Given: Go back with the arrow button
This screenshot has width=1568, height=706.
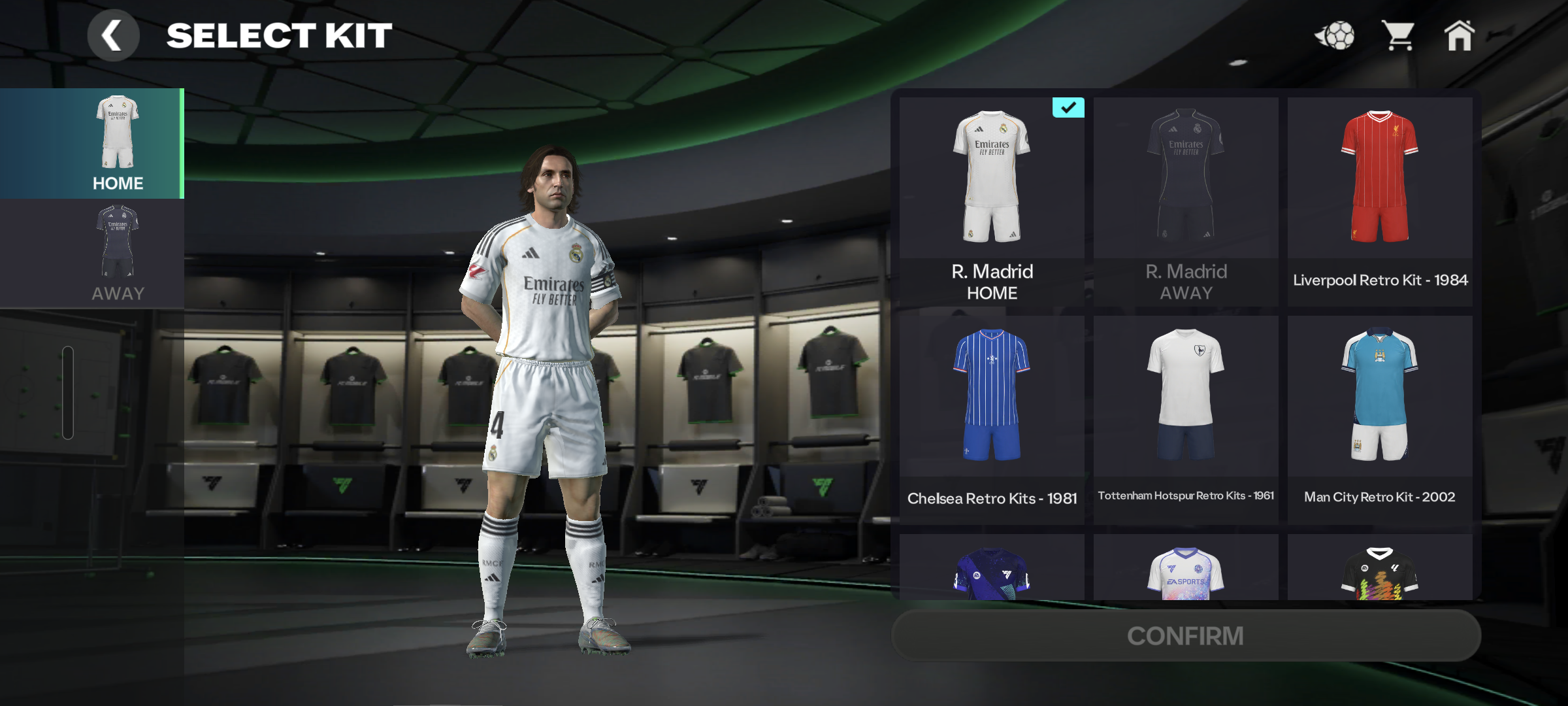Looking at the screenshot, I should click(113, 36).
